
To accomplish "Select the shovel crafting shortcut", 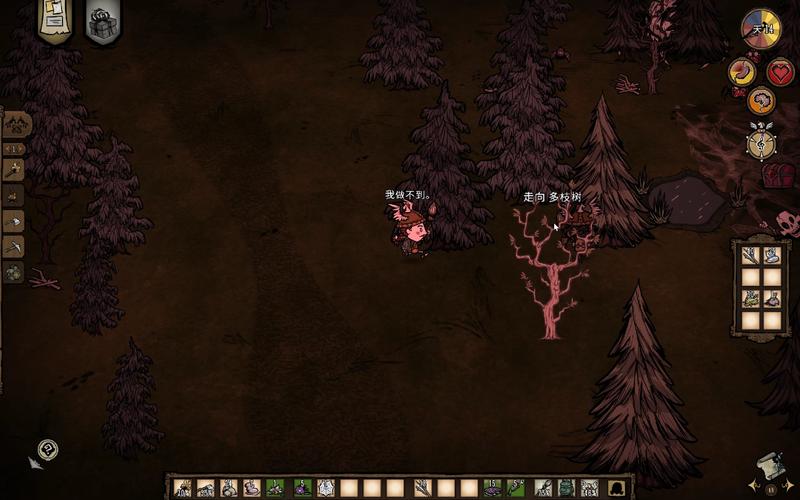I will (15, 221).
